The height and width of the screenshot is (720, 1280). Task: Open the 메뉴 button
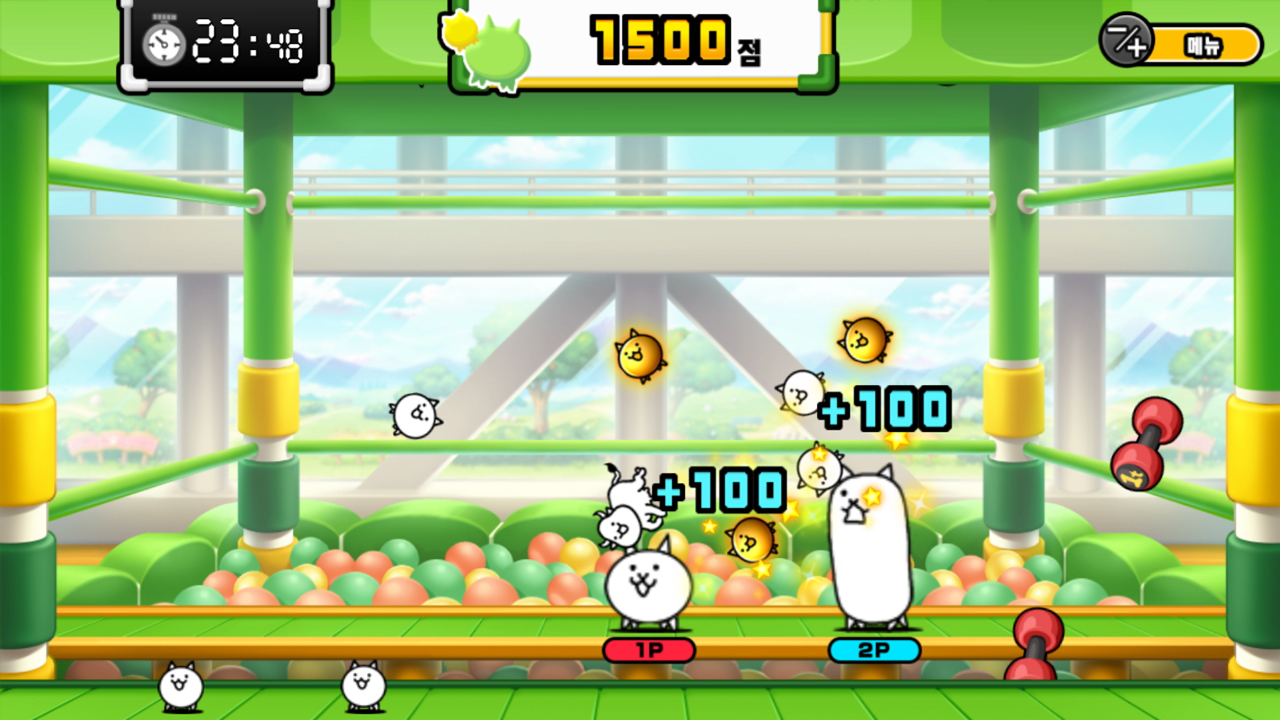1205,44
